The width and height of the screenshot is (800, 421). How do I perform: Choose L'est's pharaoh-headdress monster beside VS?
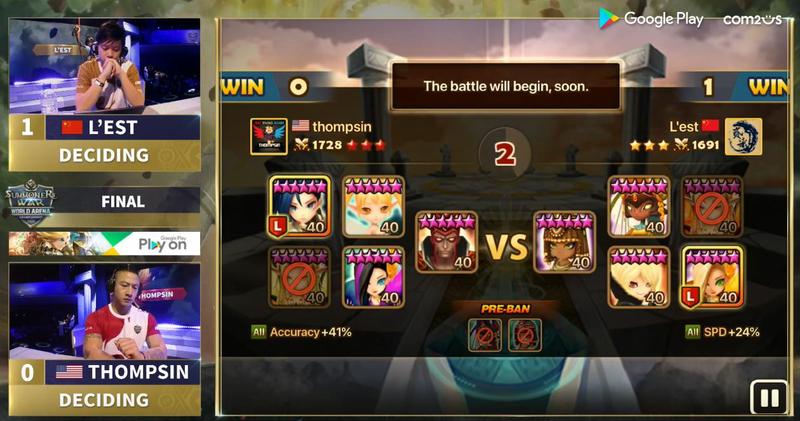click(x=564, y=241)
